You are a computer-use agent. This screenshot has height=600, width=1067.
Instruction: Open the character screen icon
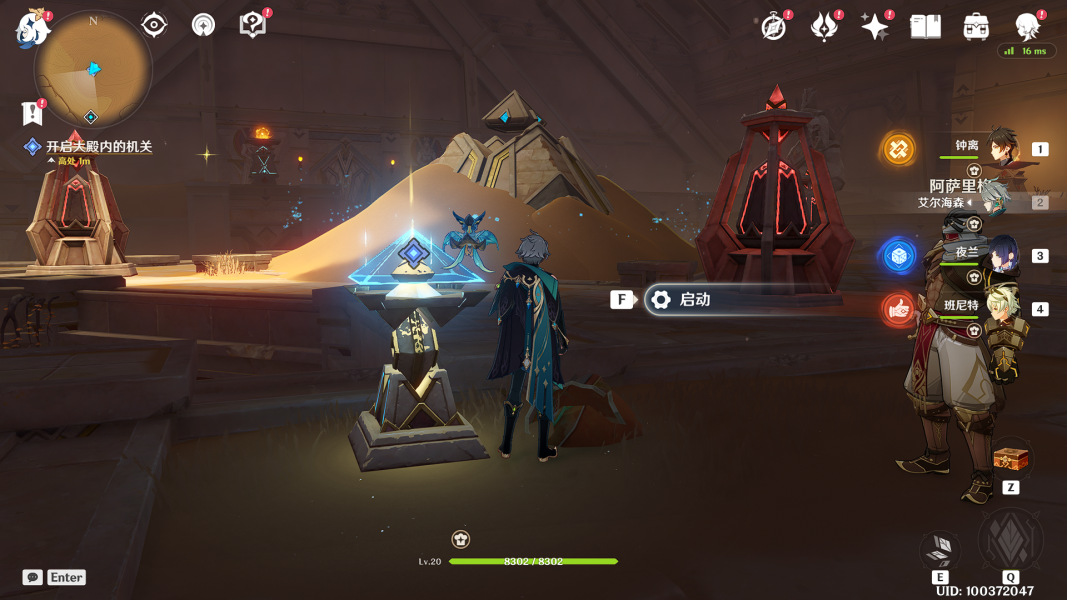1027,27
